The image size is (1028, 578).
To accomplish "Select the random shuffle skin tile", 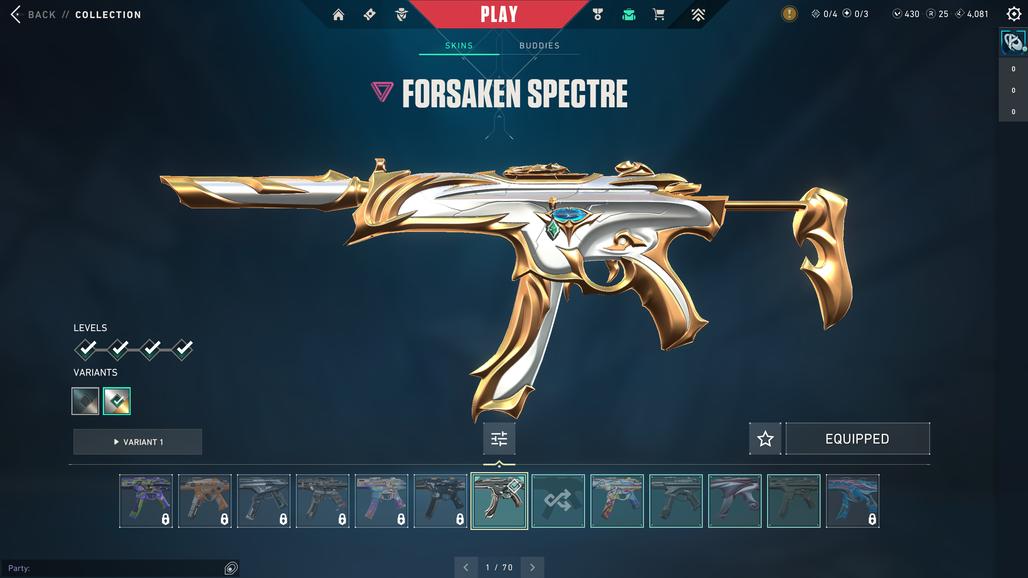I will [558, 501].
